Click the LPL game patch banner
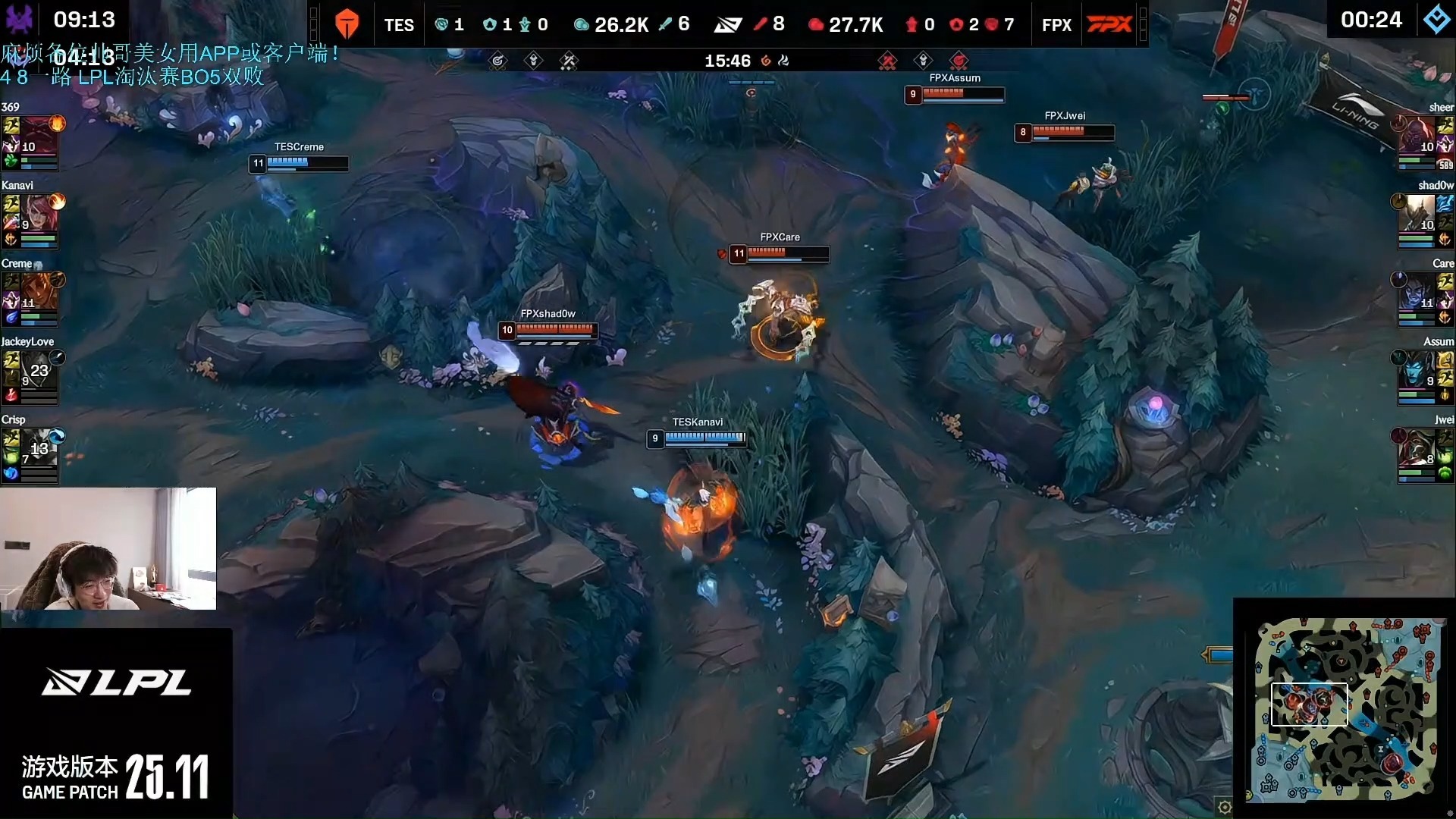The image size is (1456, 819). 116,724
